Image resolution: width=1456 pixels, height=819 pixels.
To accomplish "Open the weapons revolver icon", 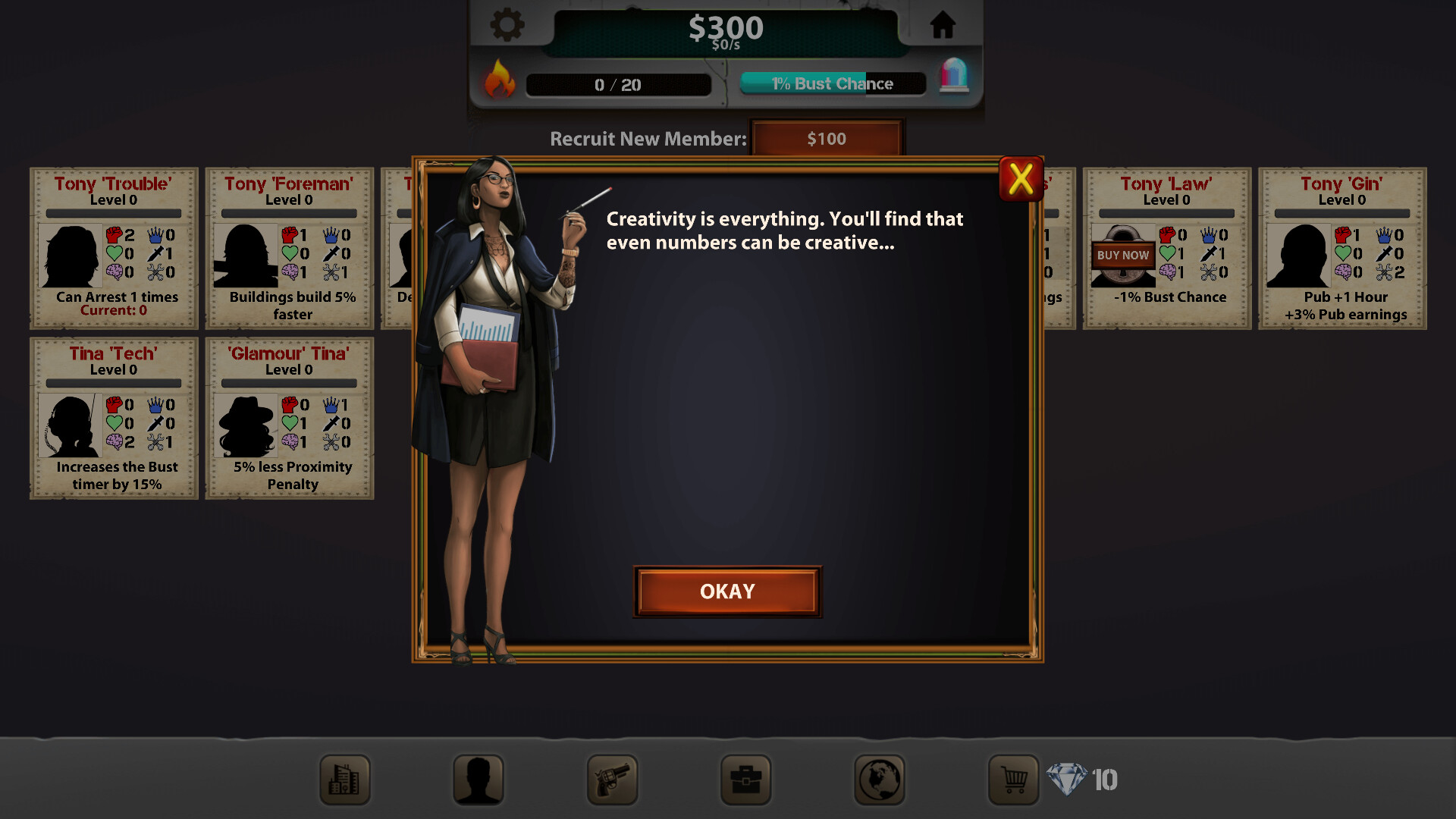I will [x=612, y=780].
